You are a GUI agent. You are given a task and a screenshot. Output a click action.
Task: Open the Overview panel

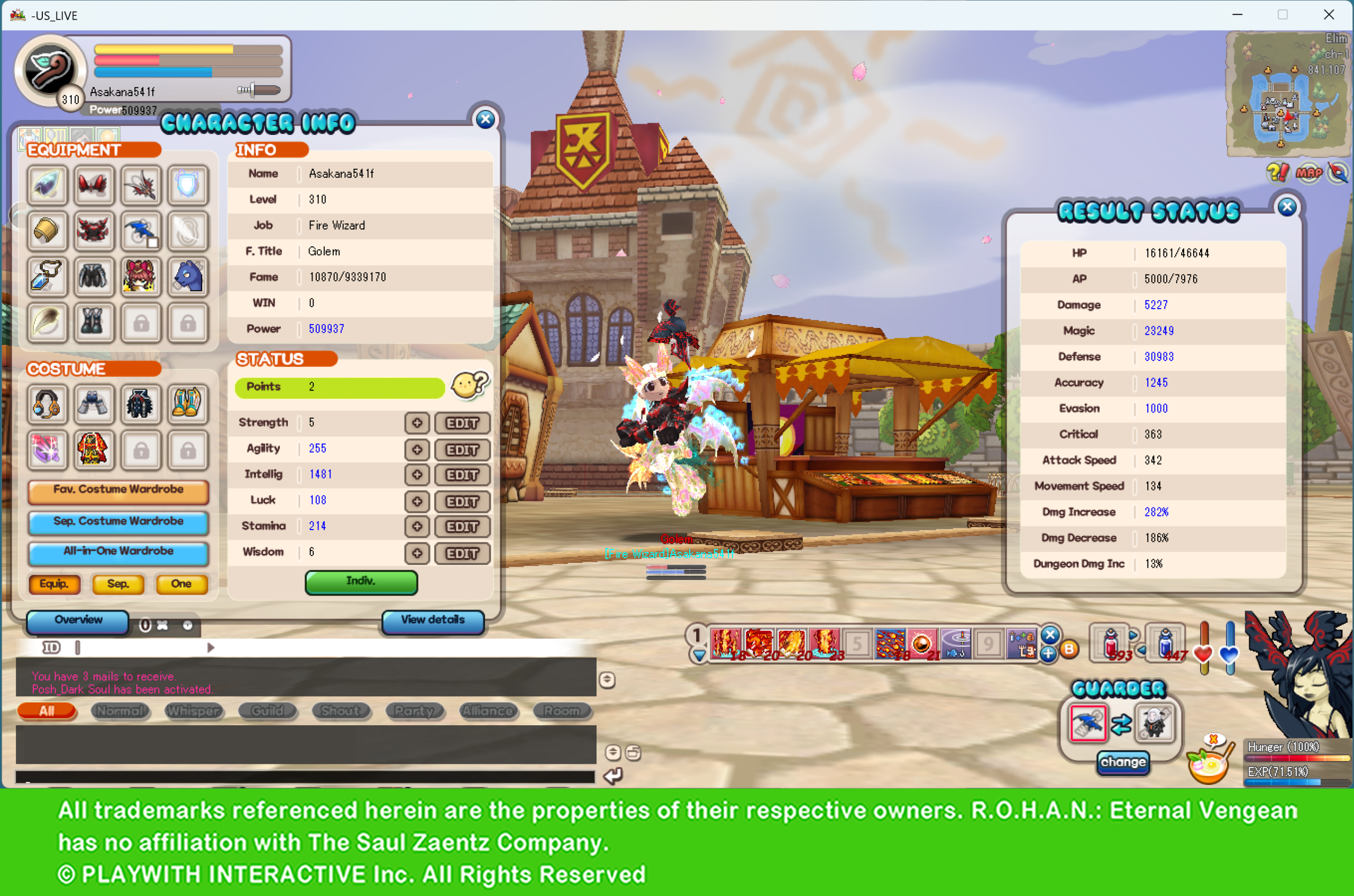coord(78,621)
